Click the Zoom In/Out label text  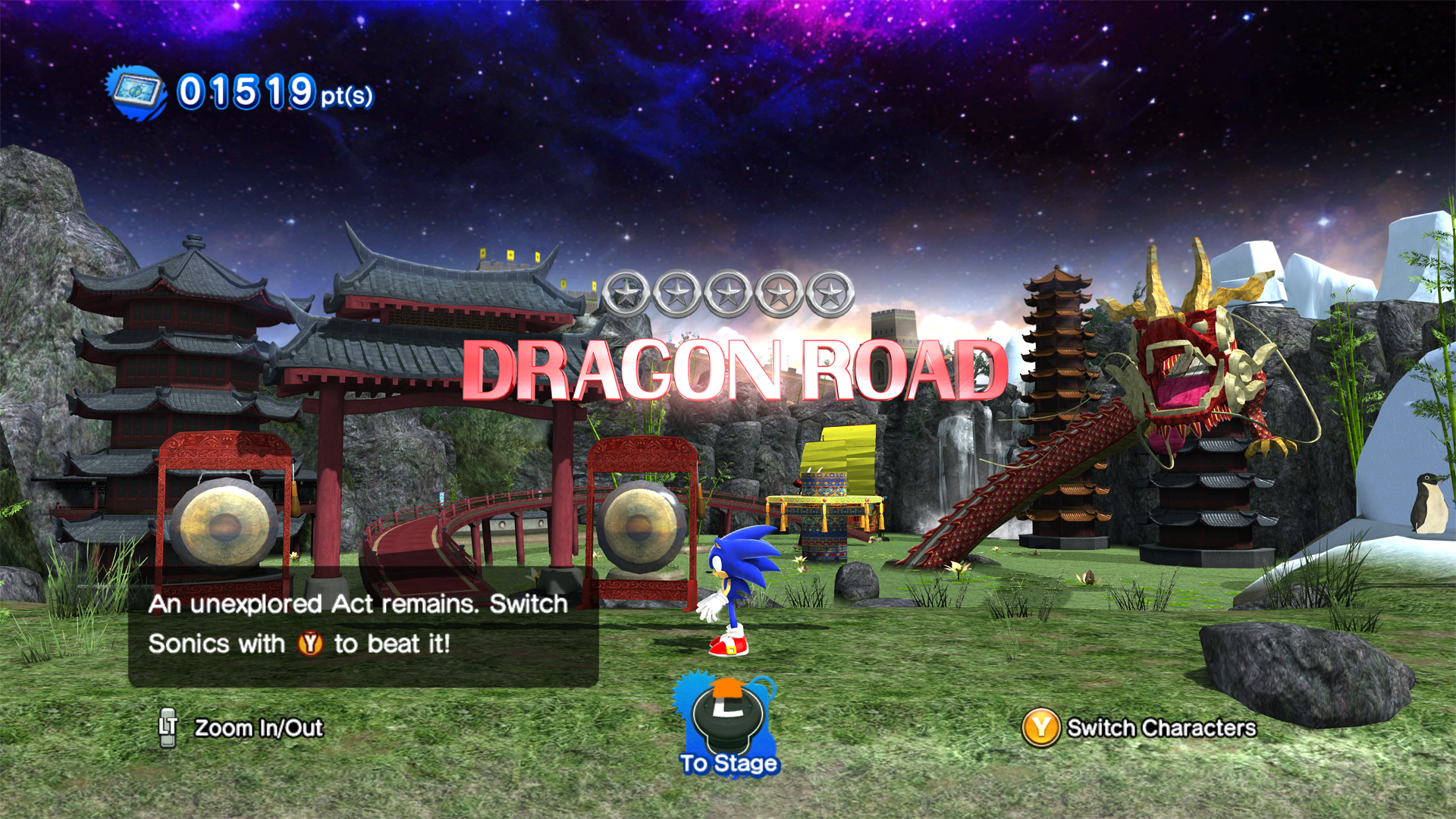pyautogui.click(x=259, y=729)
